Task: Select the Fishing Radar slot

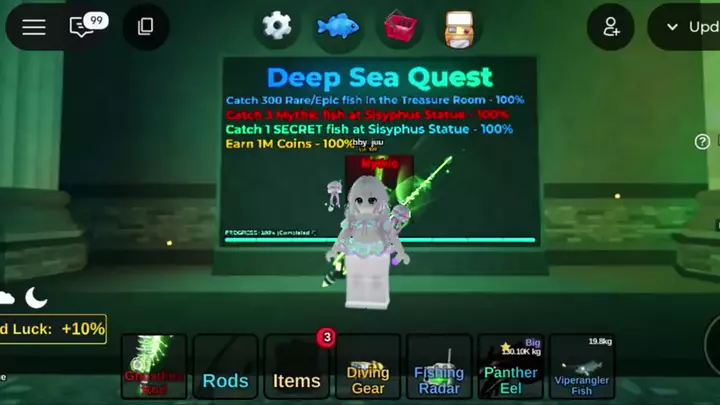Action: pyautogui.click(x=439, y=367)
